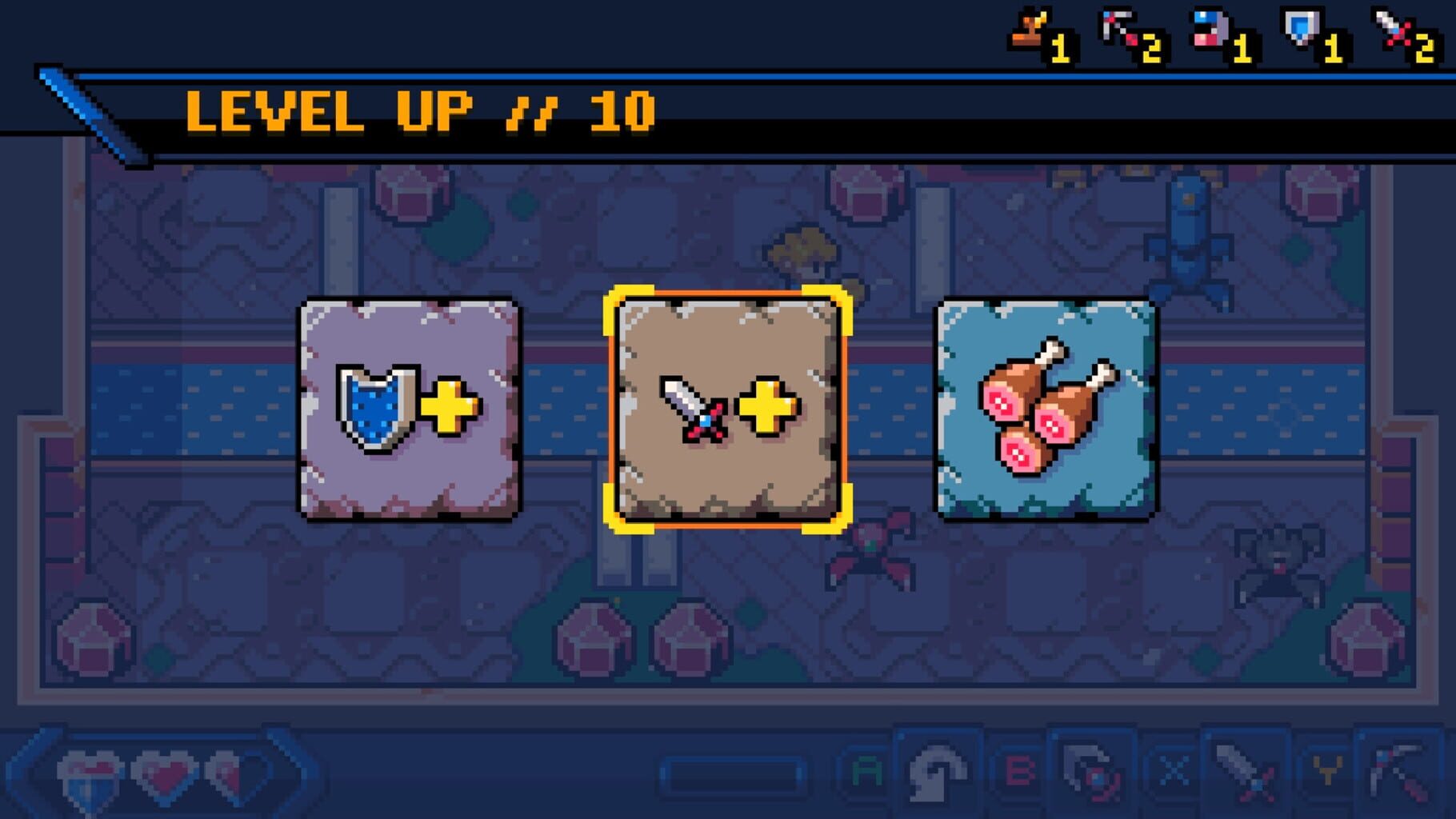Viewport: 1456px width, 819px height.
Task: Click the crossed sword item showing x2 count
Action: click(x=1394, y=26)
